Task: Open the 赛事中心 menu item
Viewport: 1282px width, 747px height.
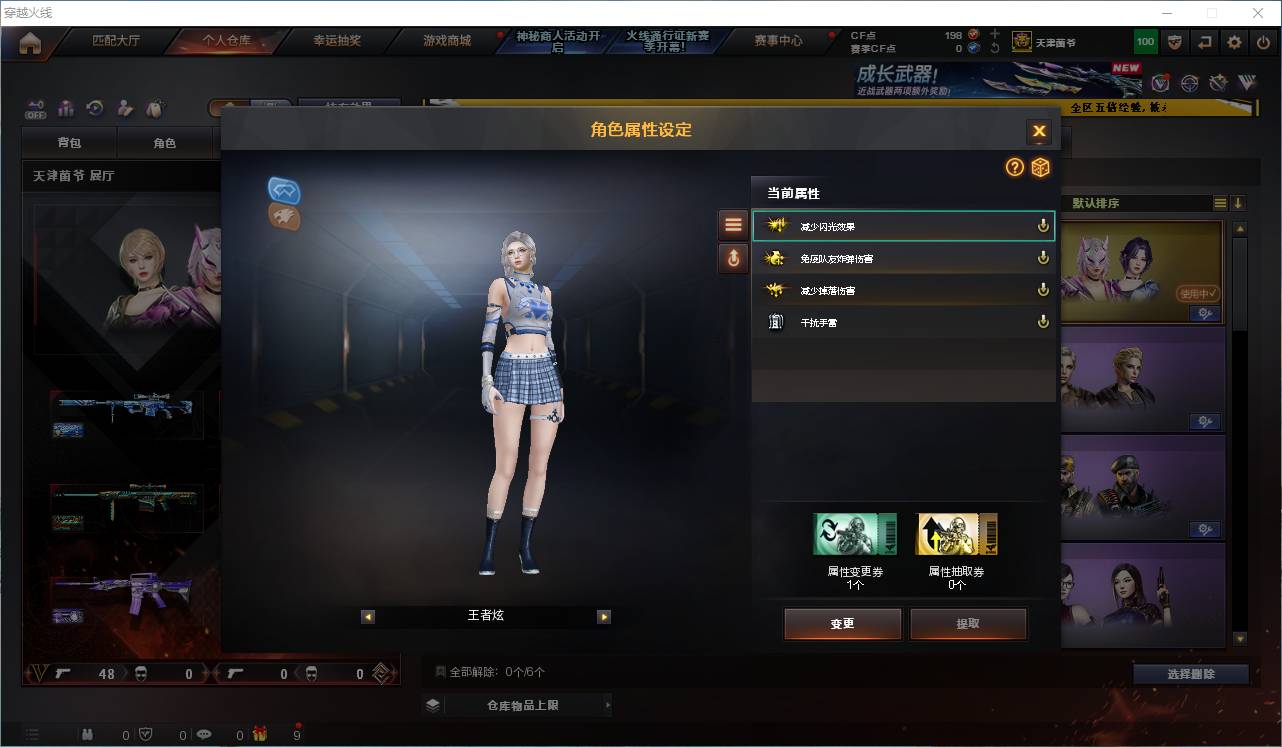Action: [x=779, y=41]
